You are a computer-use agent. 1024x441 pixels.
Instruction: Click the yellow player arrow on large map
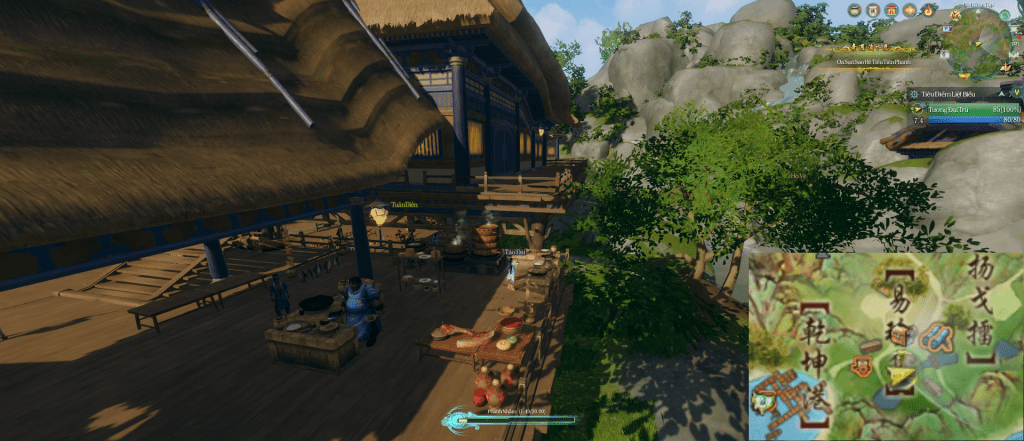click(902, 376)
